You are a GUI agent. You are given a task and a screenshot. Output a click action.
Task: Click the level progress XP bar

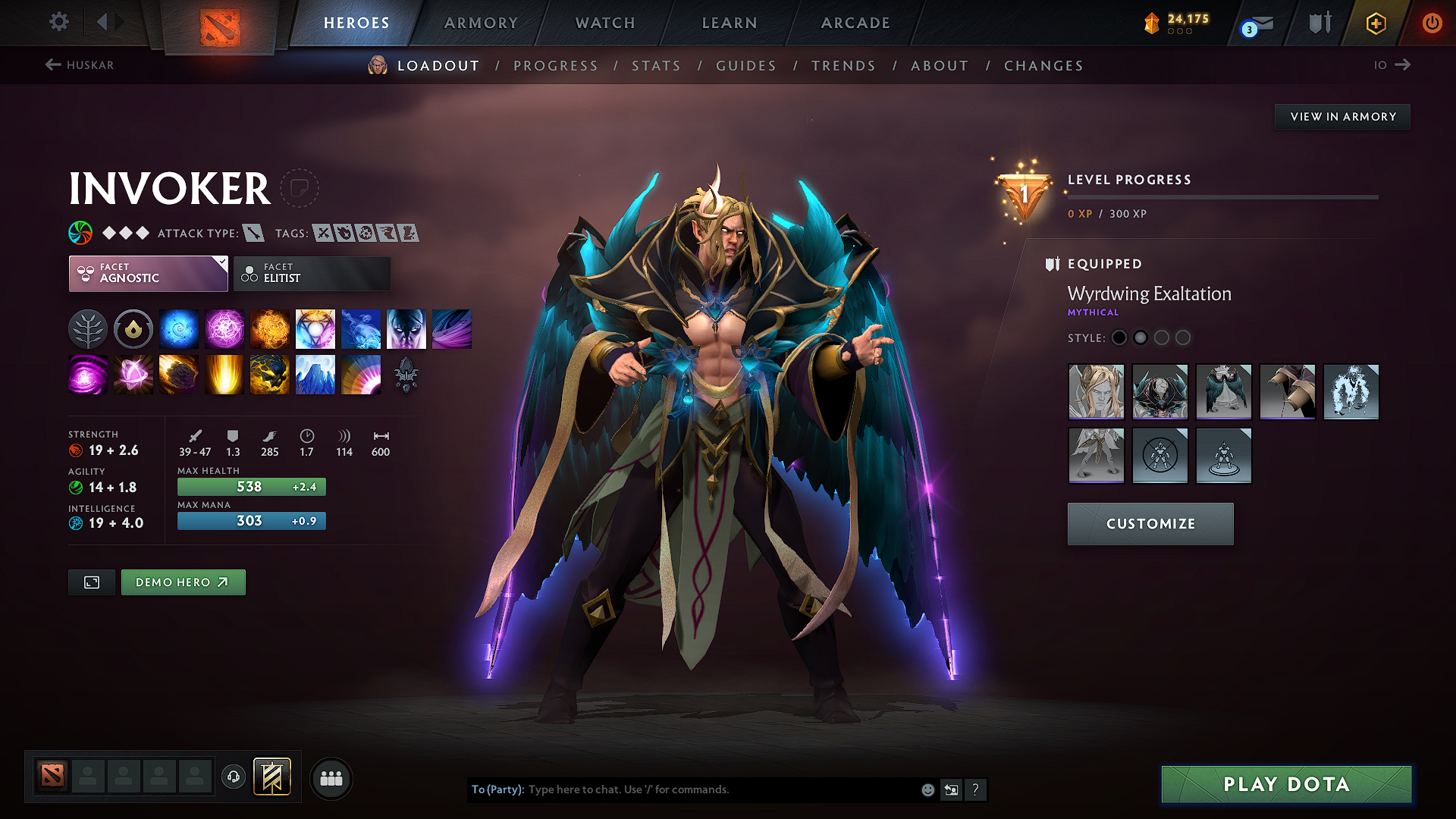coord(1222,199)
